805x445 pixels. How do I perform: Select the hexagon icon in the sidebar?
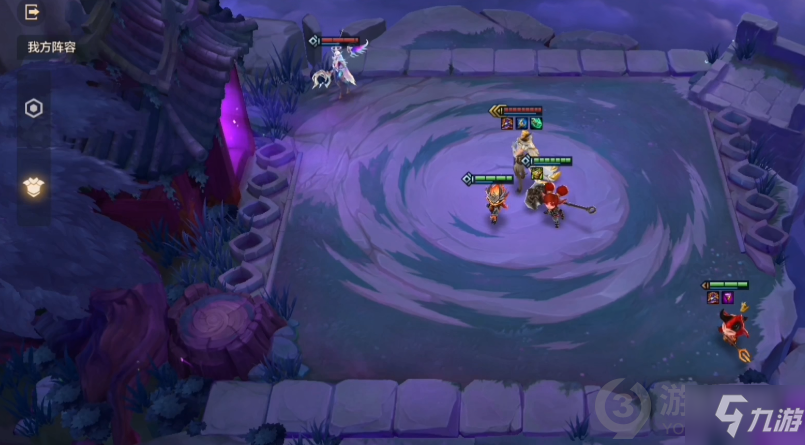34,109
